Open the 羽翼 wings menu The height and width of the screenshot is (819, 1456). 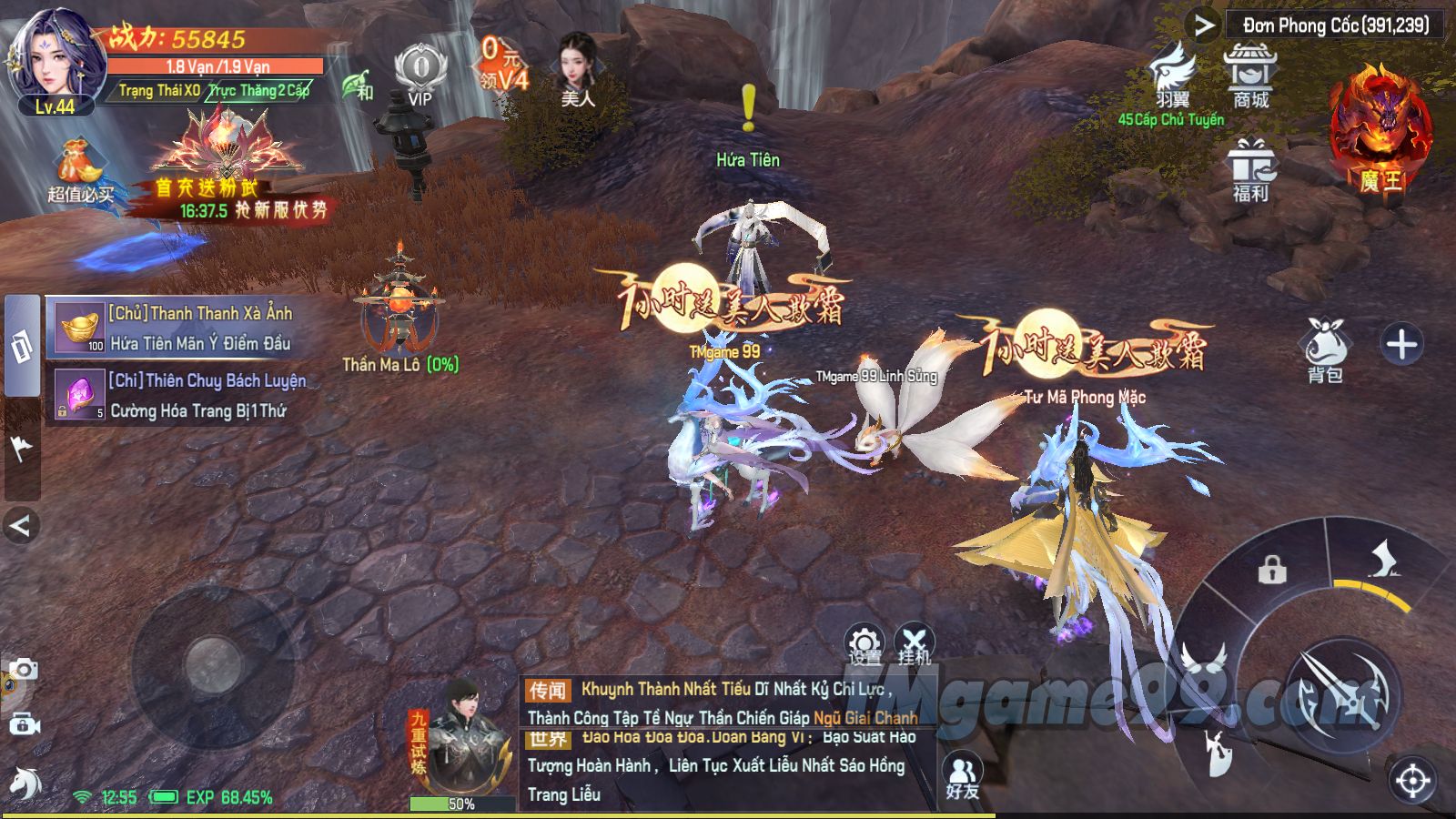[1172, 75]
